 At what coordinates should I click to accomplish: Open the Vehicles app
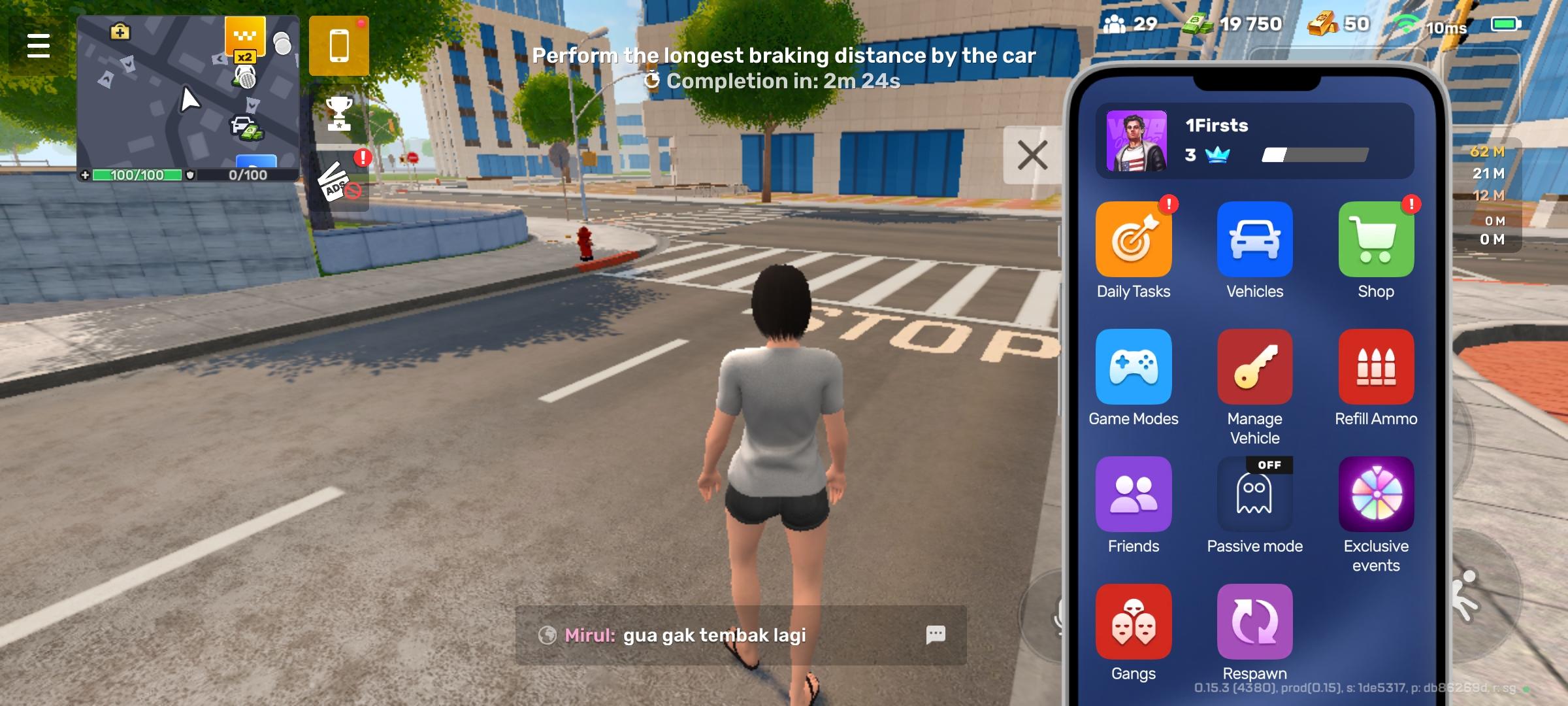(1254, 239)
